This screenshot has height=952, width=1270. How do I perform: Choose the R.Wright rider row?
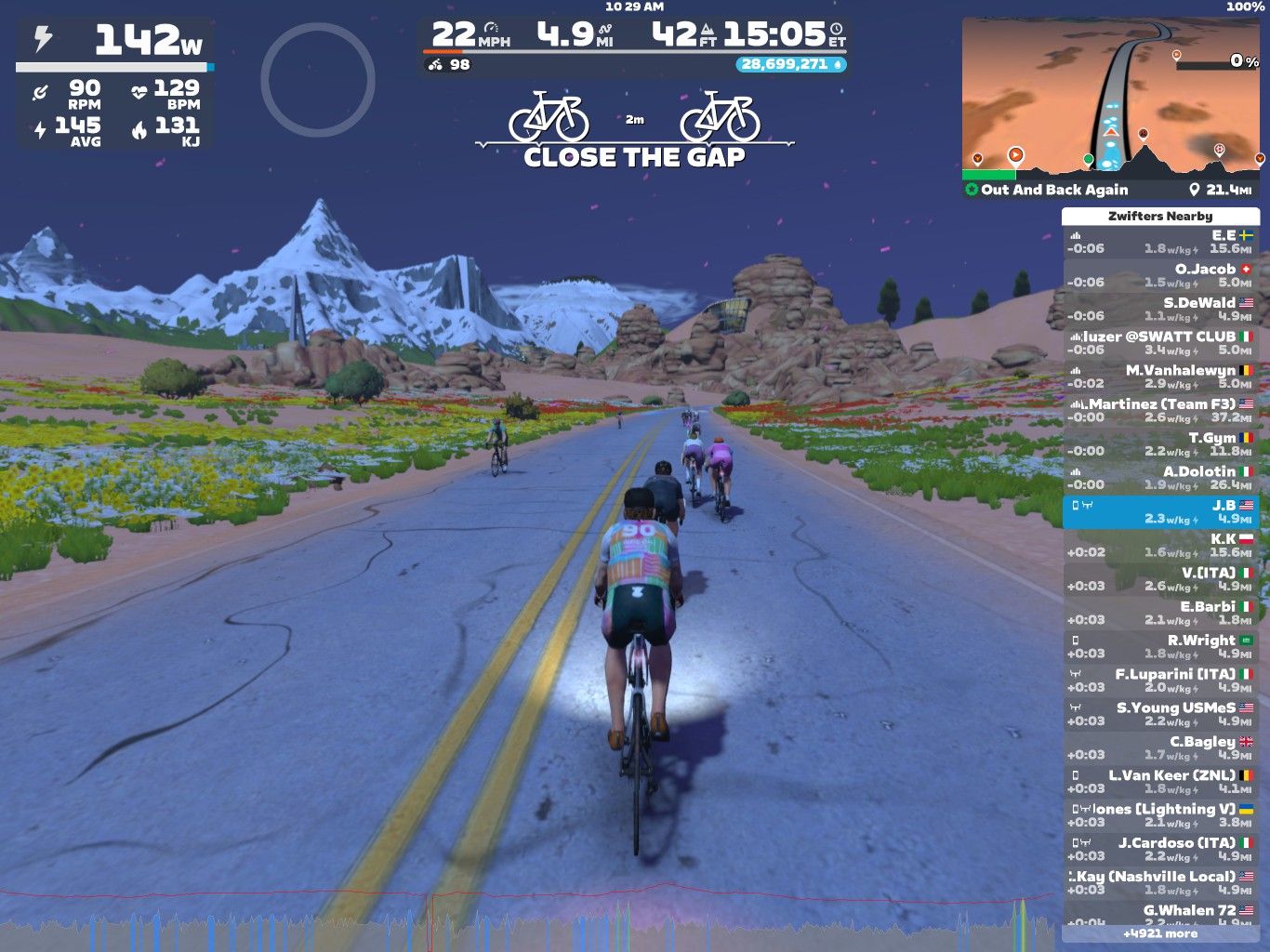click(x=1160, y=647)
